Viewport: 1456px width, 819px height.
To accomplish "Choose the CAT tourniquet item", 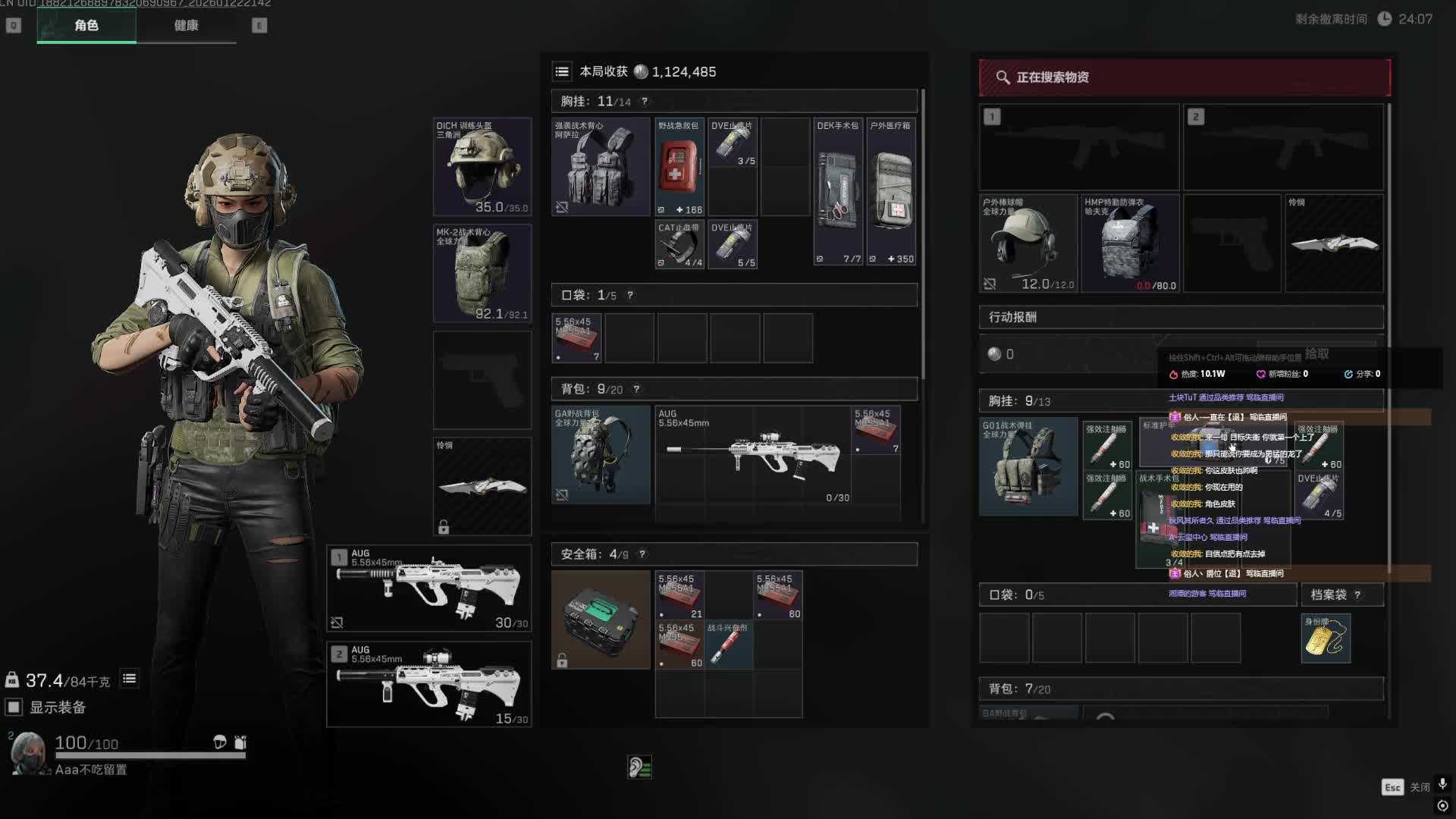I will coord(679,244).
